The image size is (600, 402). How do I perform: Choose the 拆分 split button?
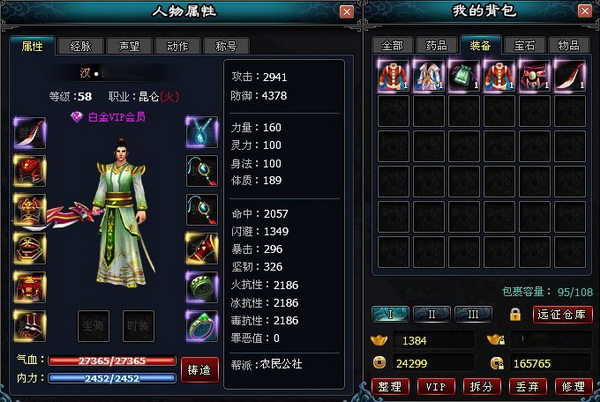pos(478,386)
